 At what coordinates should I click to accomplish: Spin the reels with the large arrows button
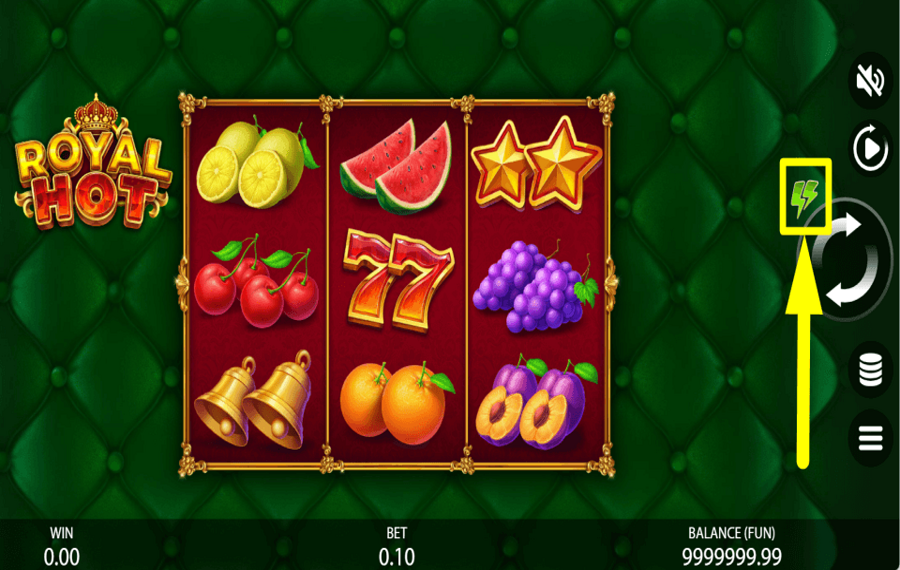click(x=846, y=260)
